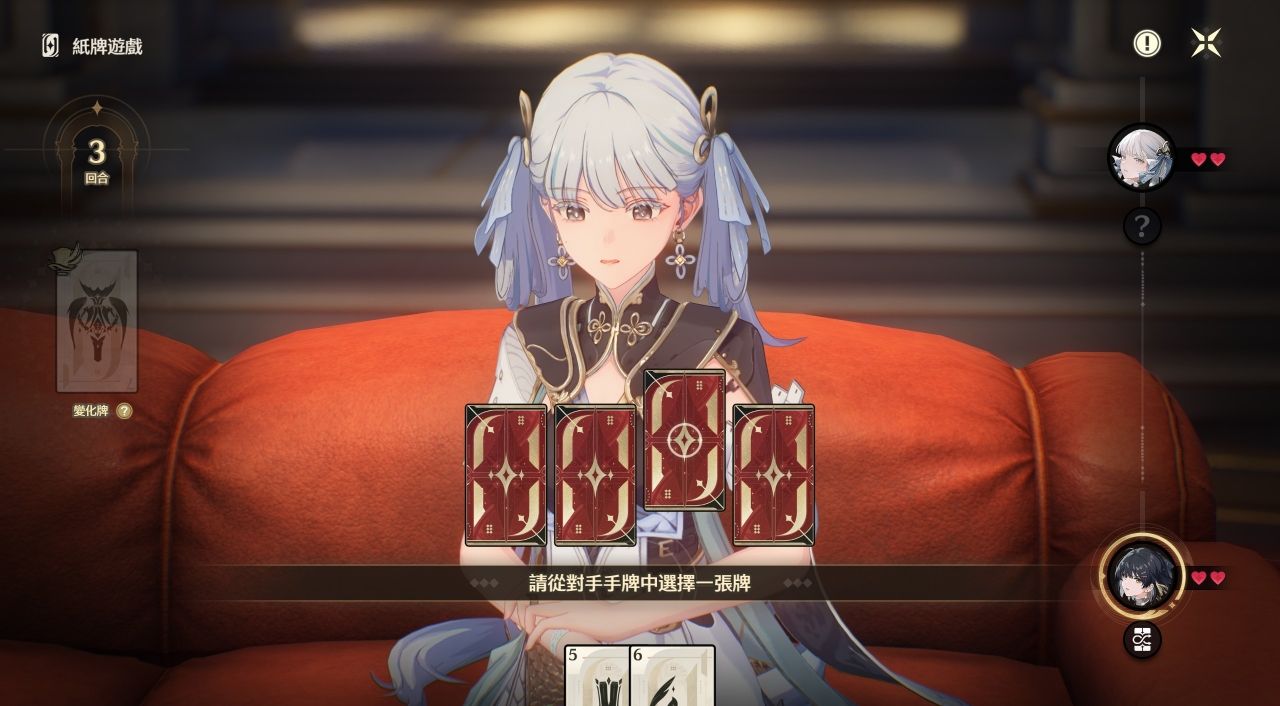Click the question mark below opponent portrait
Image resolution: width=1280 pixels, height=706 pixels.
[x=1142, y=227]
